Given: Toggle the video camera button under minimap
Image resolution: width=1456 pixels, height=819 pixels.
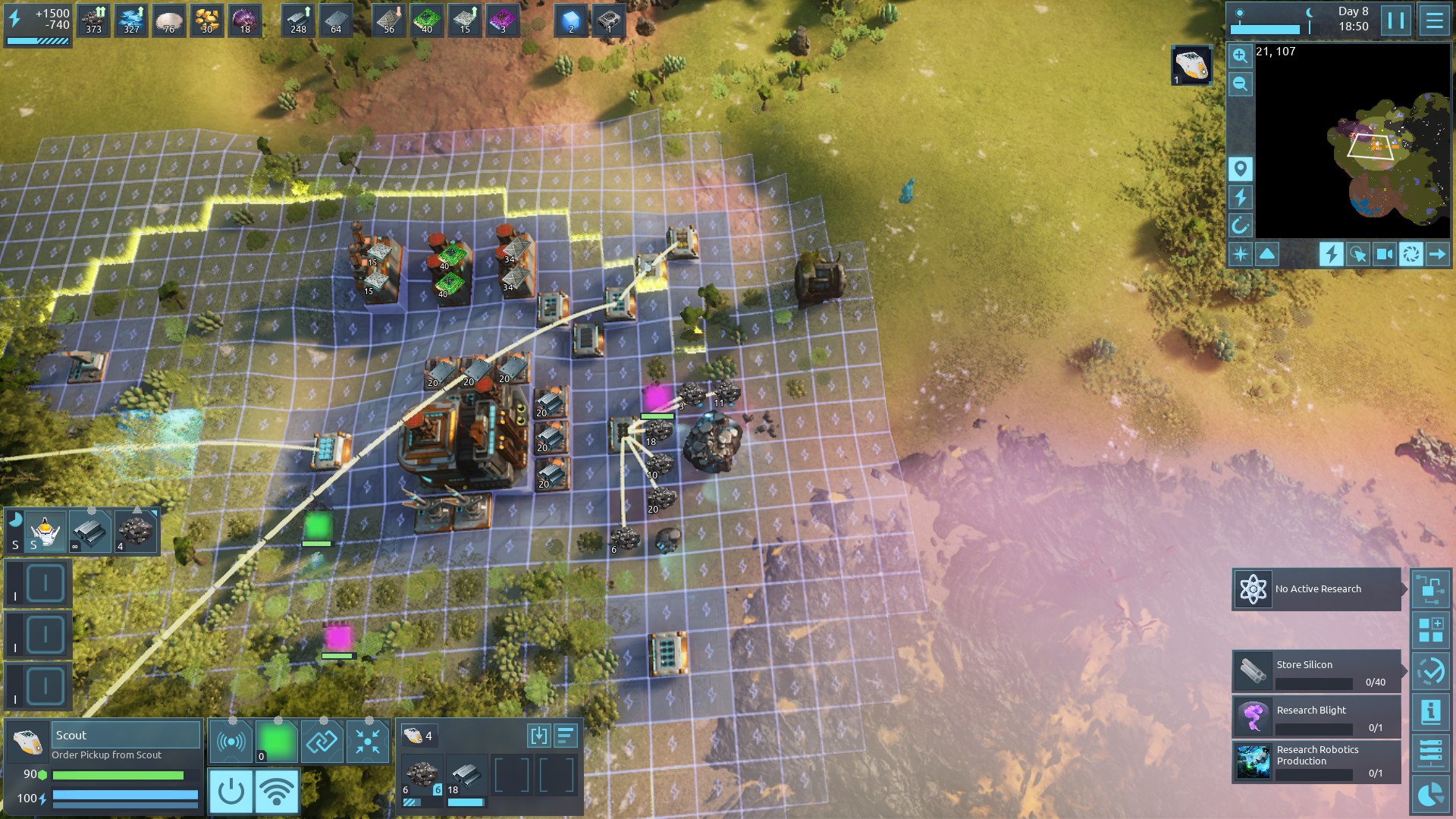Looking at the screenshot, I should coord(1384,254).
